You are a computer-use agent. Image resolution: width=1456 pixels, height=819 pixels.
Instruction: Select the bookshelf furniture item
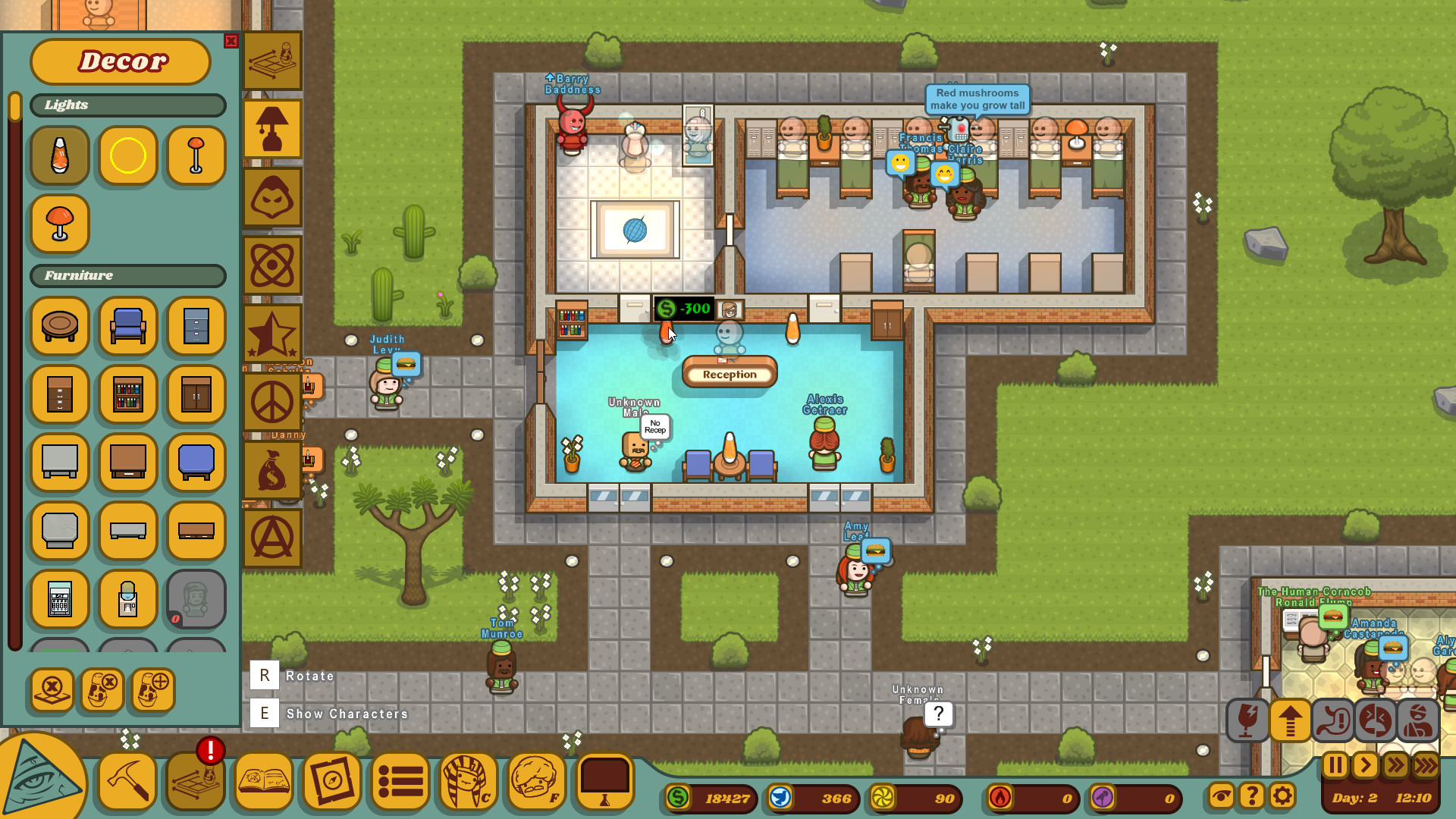point(127,394)
